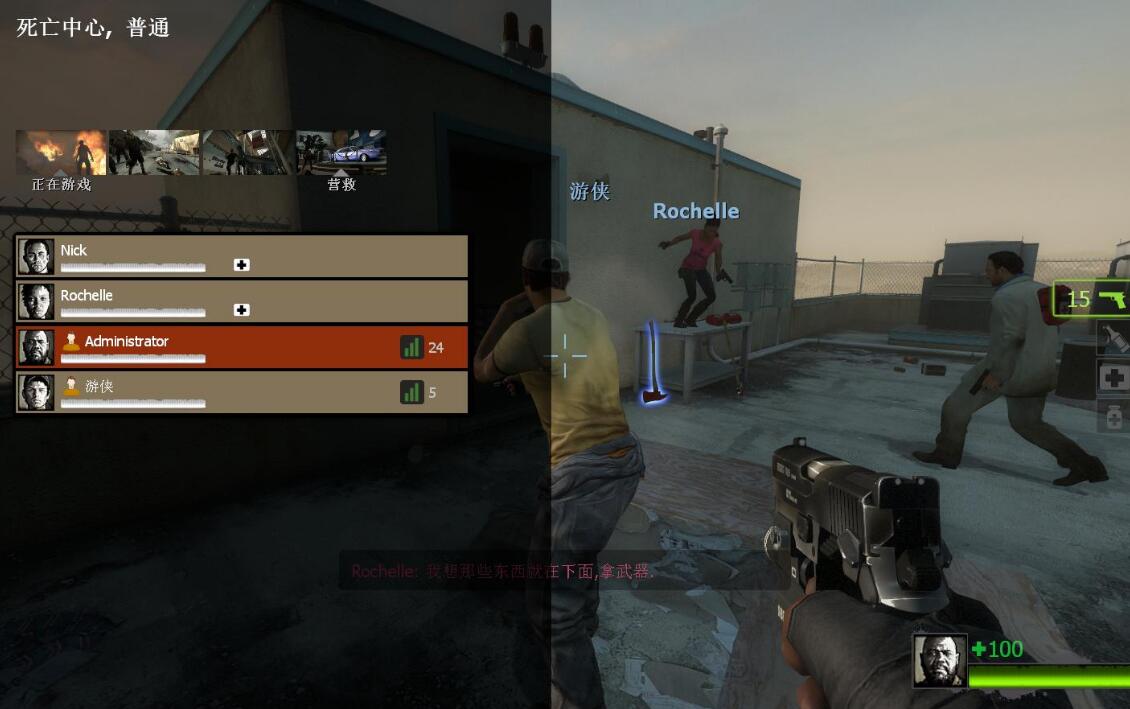
Task: Open the burning first chapter thumbnail
Action: coord(61,152)
